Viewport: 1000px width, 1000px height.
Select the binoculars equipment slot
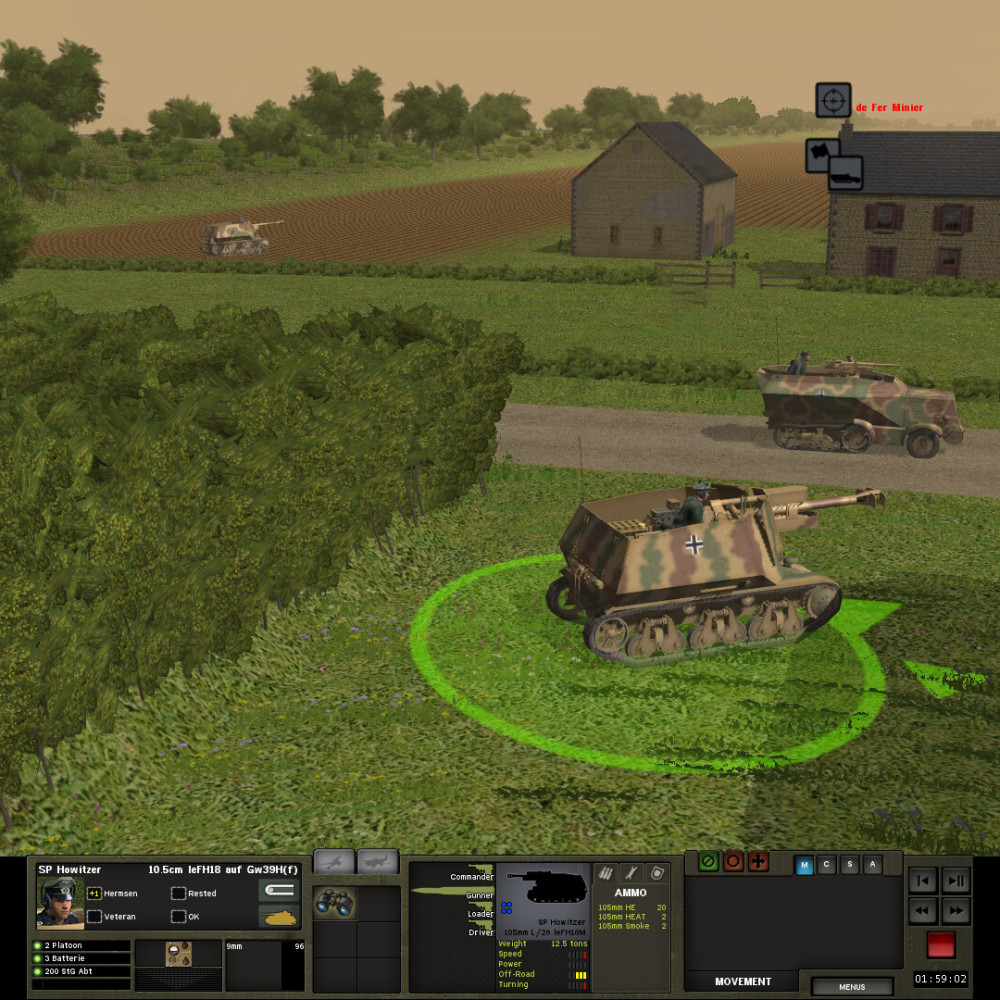[335, 904]
